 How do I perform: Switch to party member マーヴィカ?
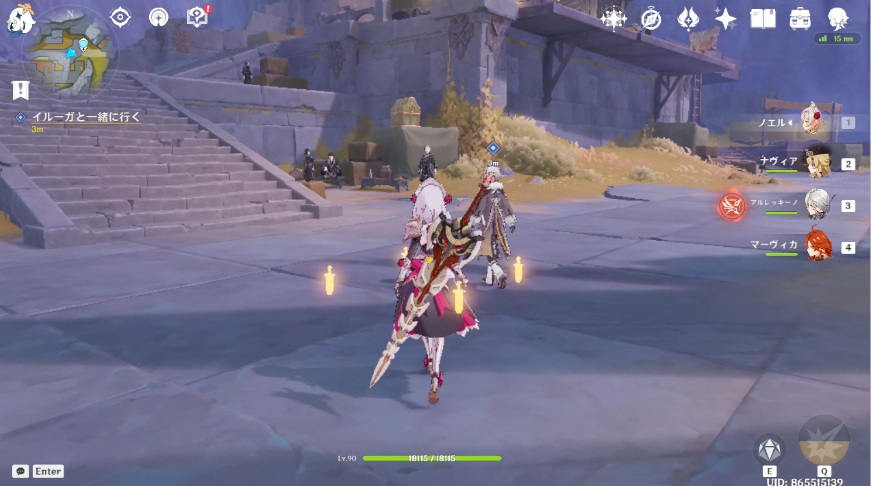(x=818, y=245)
